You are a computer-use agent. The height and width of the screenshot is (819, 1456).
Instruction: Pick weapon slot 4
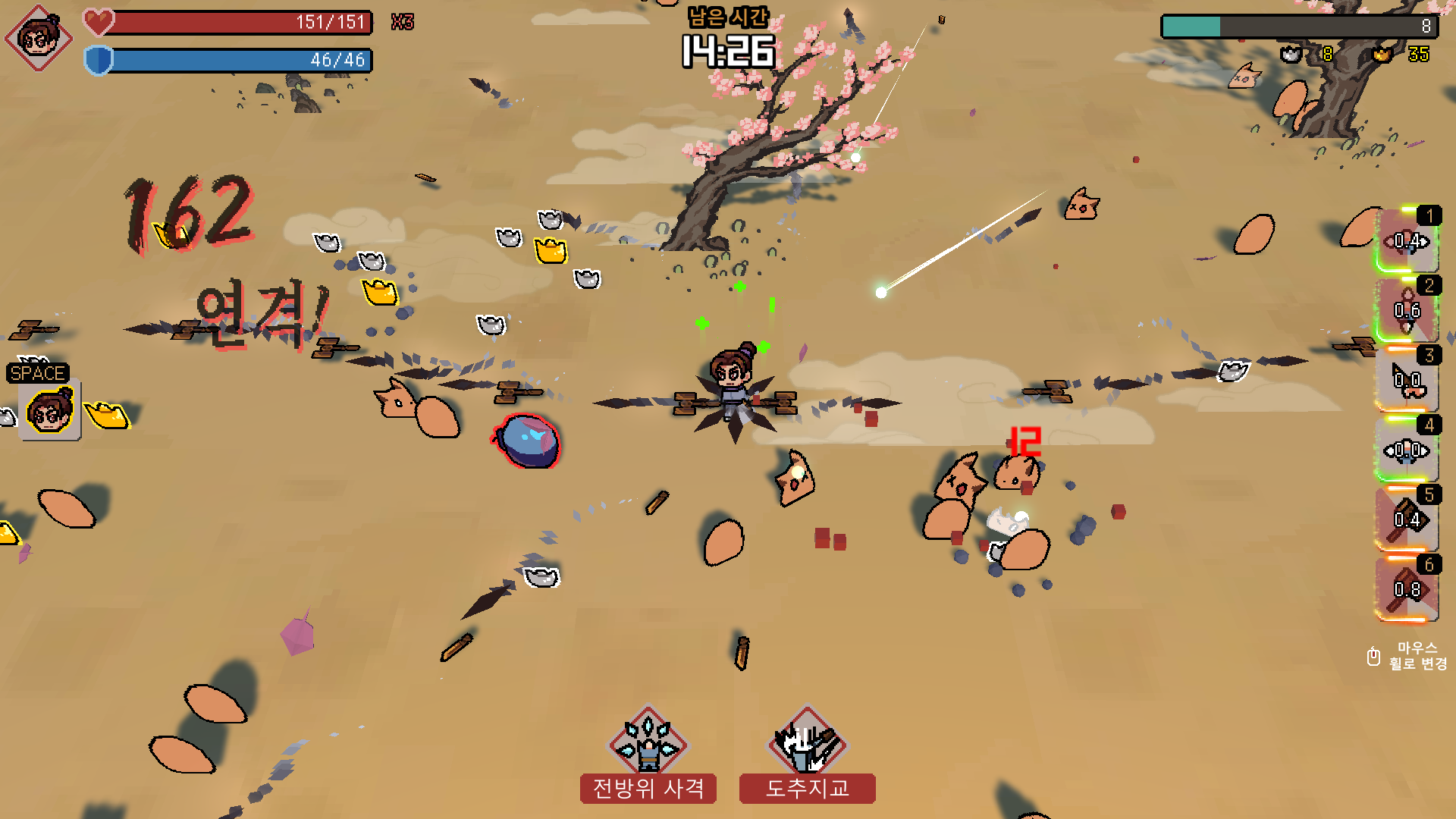tap(1407, 450)
